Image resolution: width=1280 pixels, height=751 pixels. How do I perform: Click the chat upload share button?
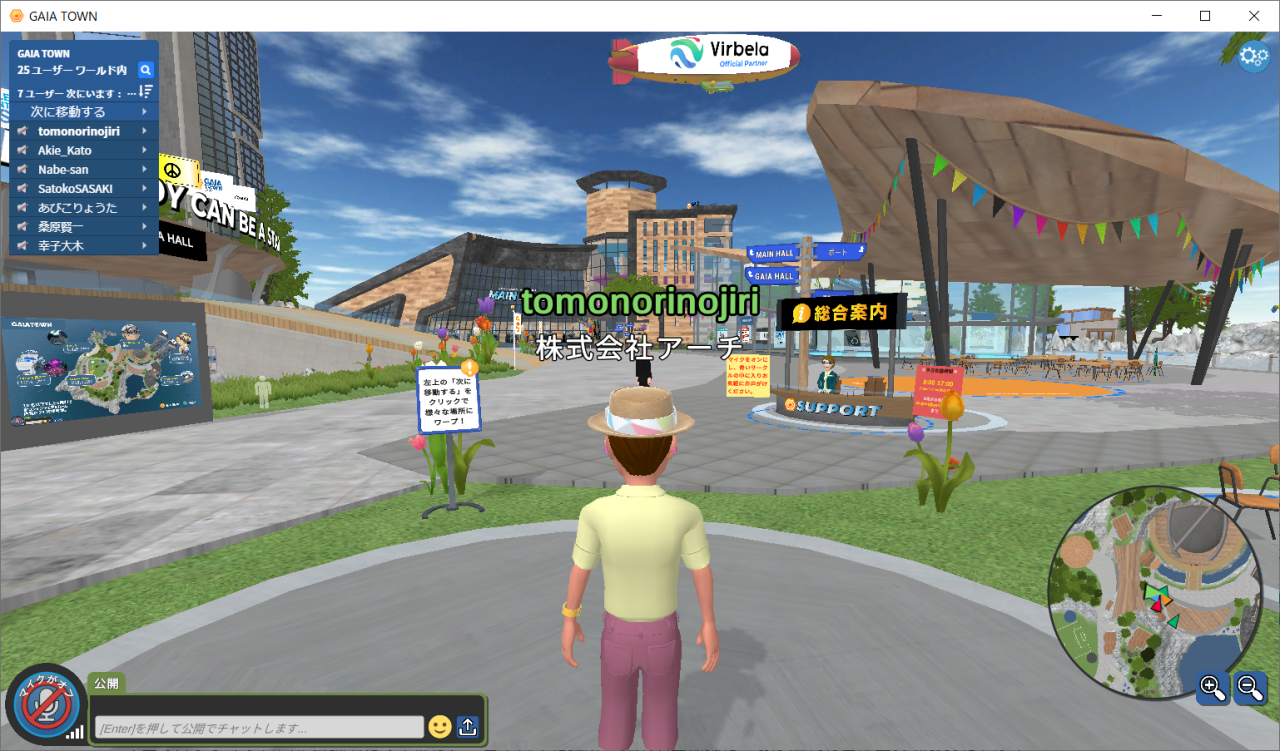468,727
